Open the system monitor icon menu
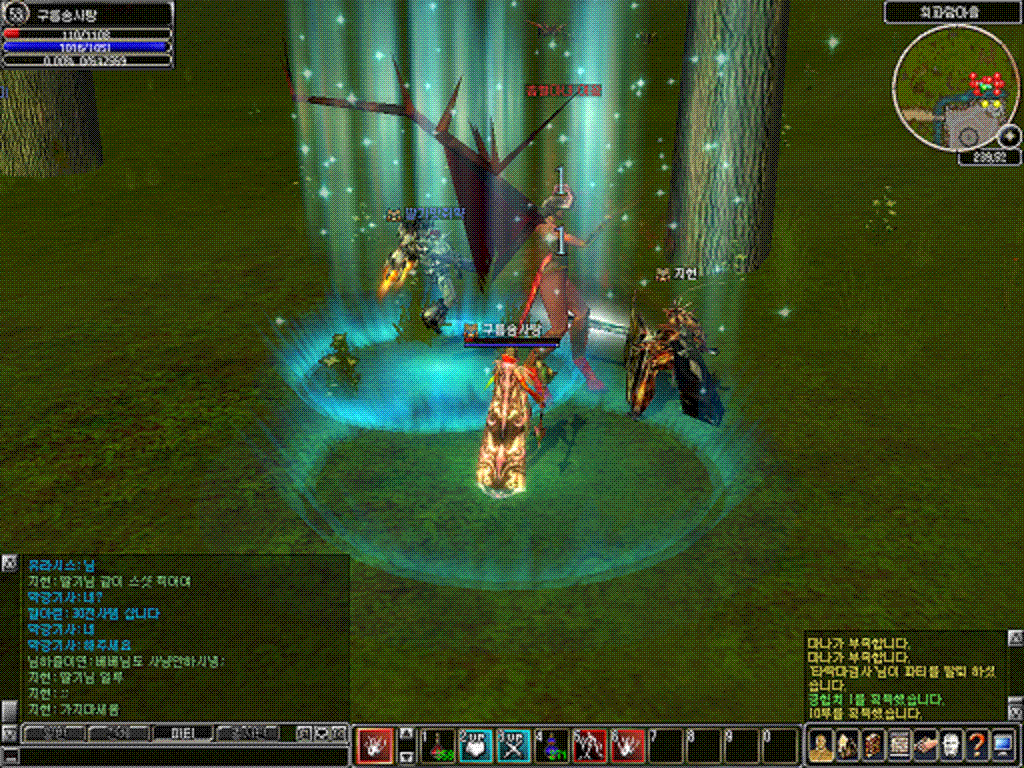The height and width of the screenshot is (768, 1024). pyautogui.click(x=1003, y=745)
